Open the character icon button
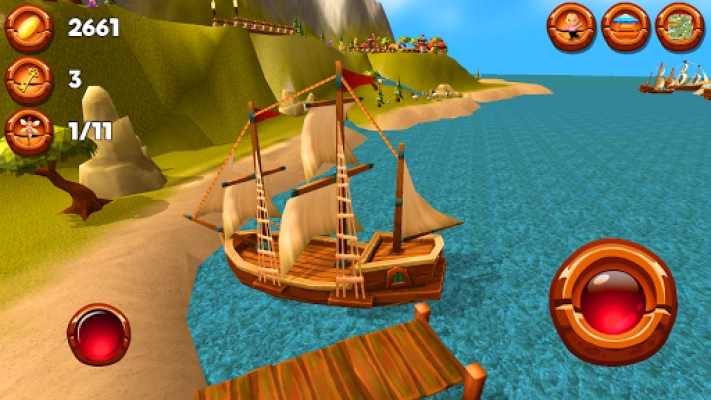 pos(572,27)
